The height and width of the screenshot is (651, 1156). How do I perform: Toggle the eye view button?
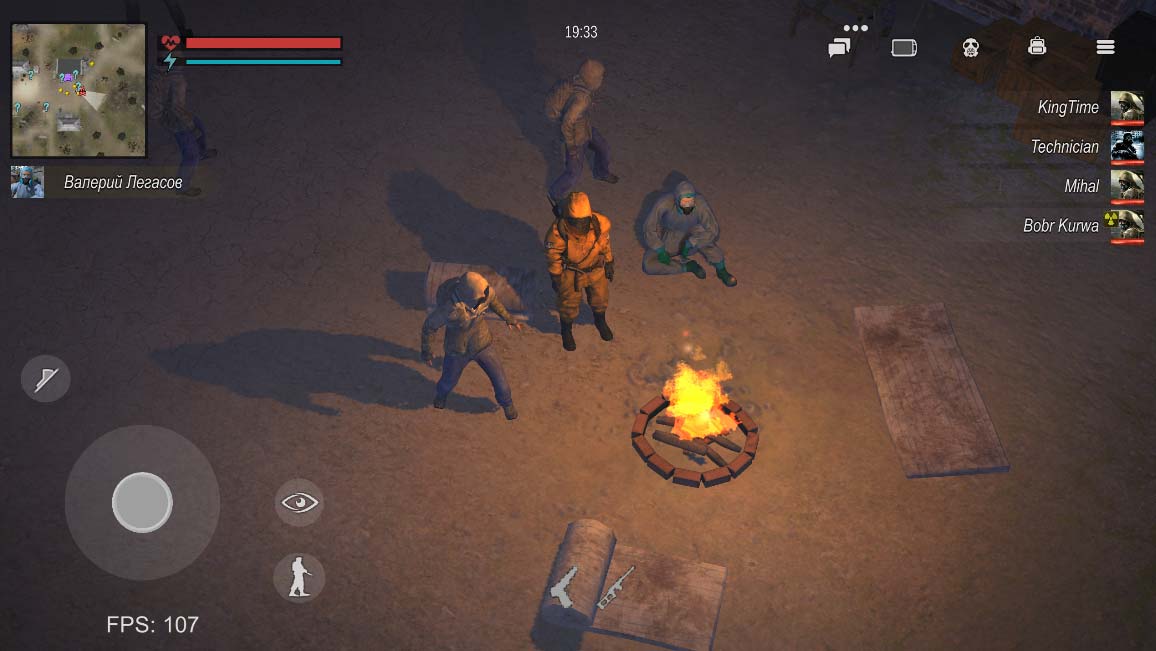[x=299, y=502]
